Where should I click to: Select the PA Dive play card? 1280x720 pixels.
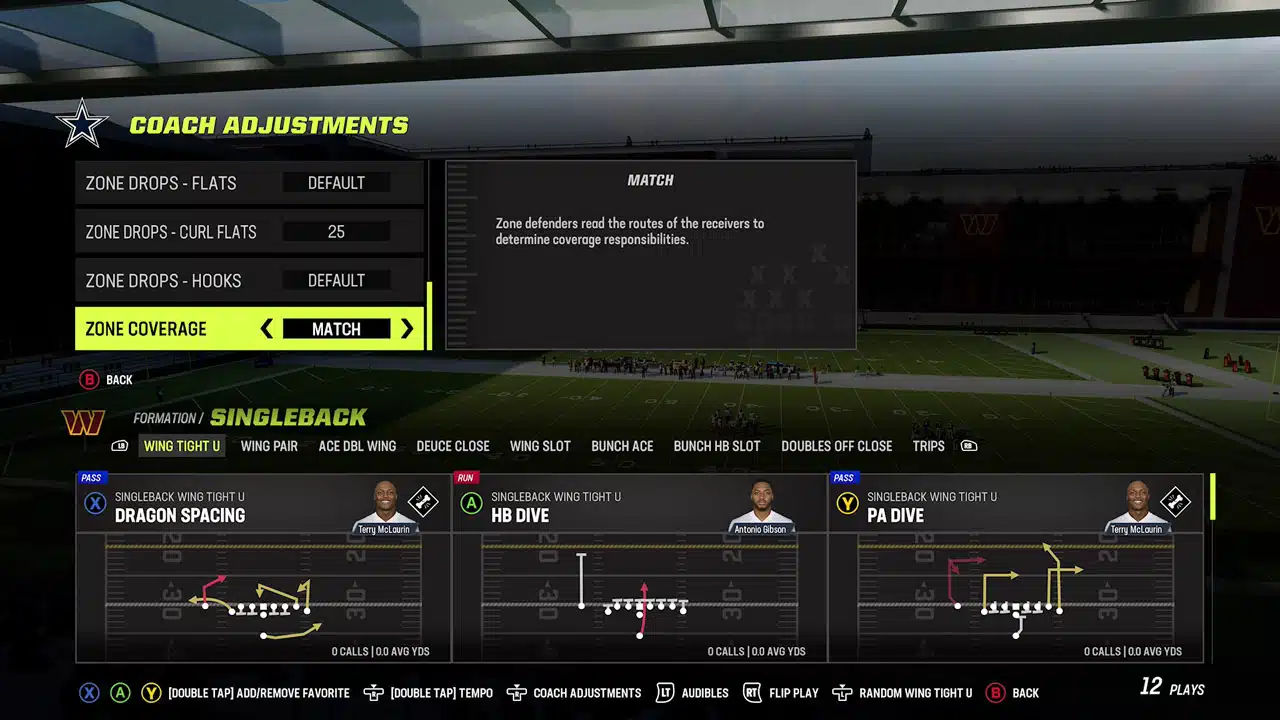pos(1015,567)
